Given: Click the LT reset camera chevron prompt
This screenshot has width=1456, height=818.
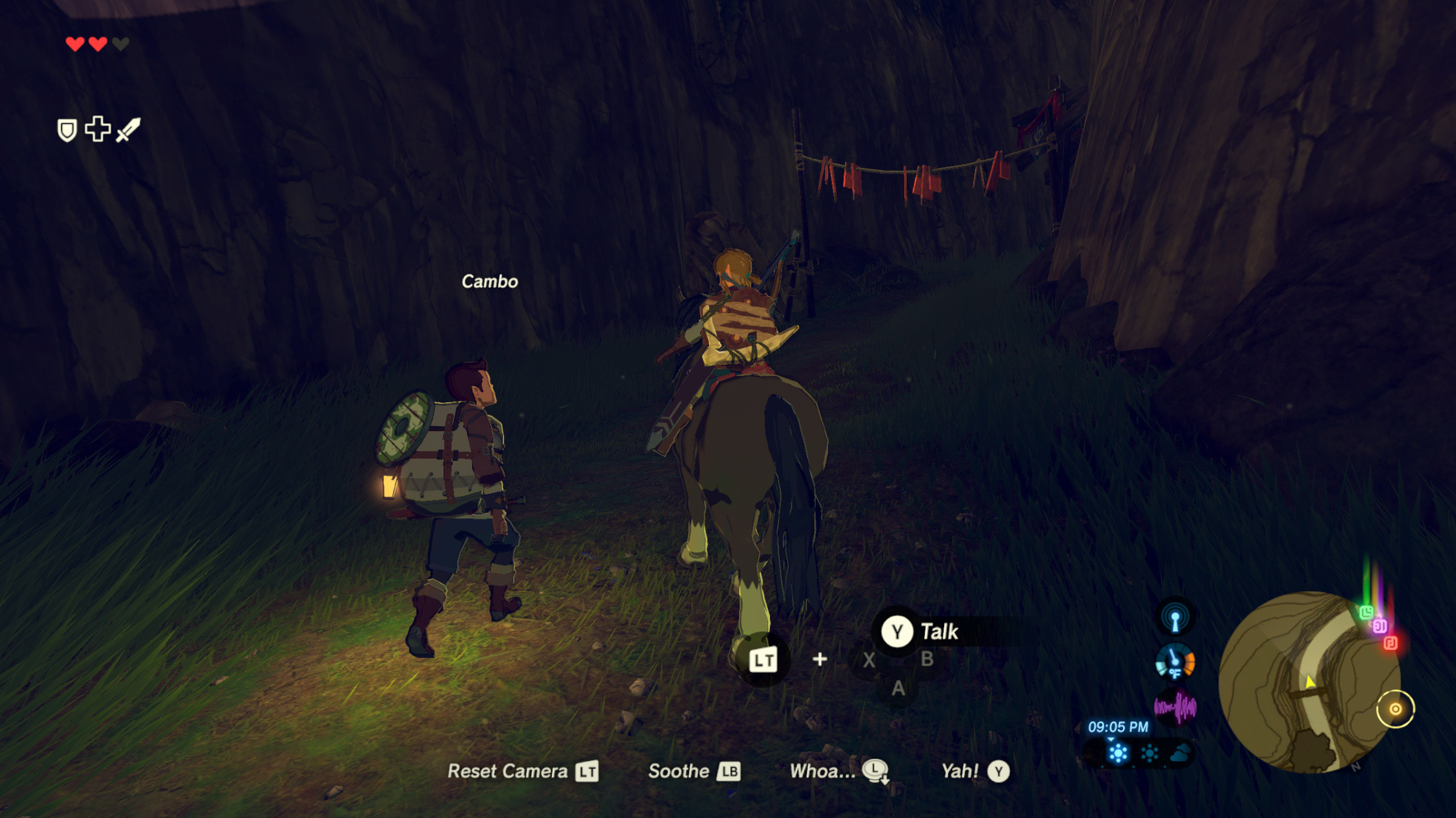Looking at the screenshot, I should 587,771.
